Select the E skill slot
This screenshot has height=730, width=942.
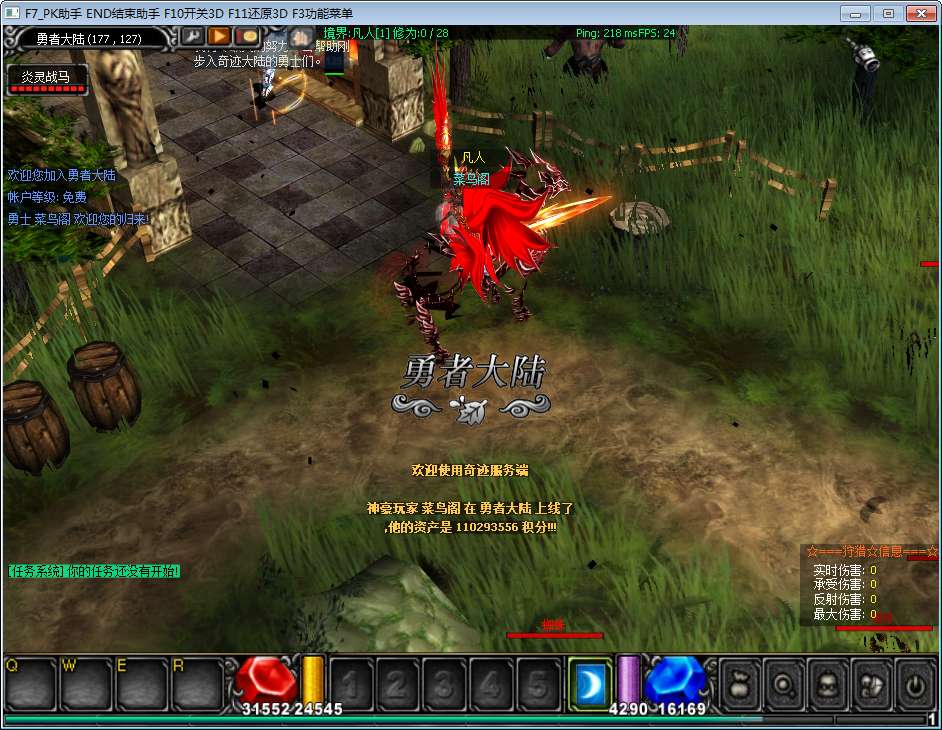141,683
